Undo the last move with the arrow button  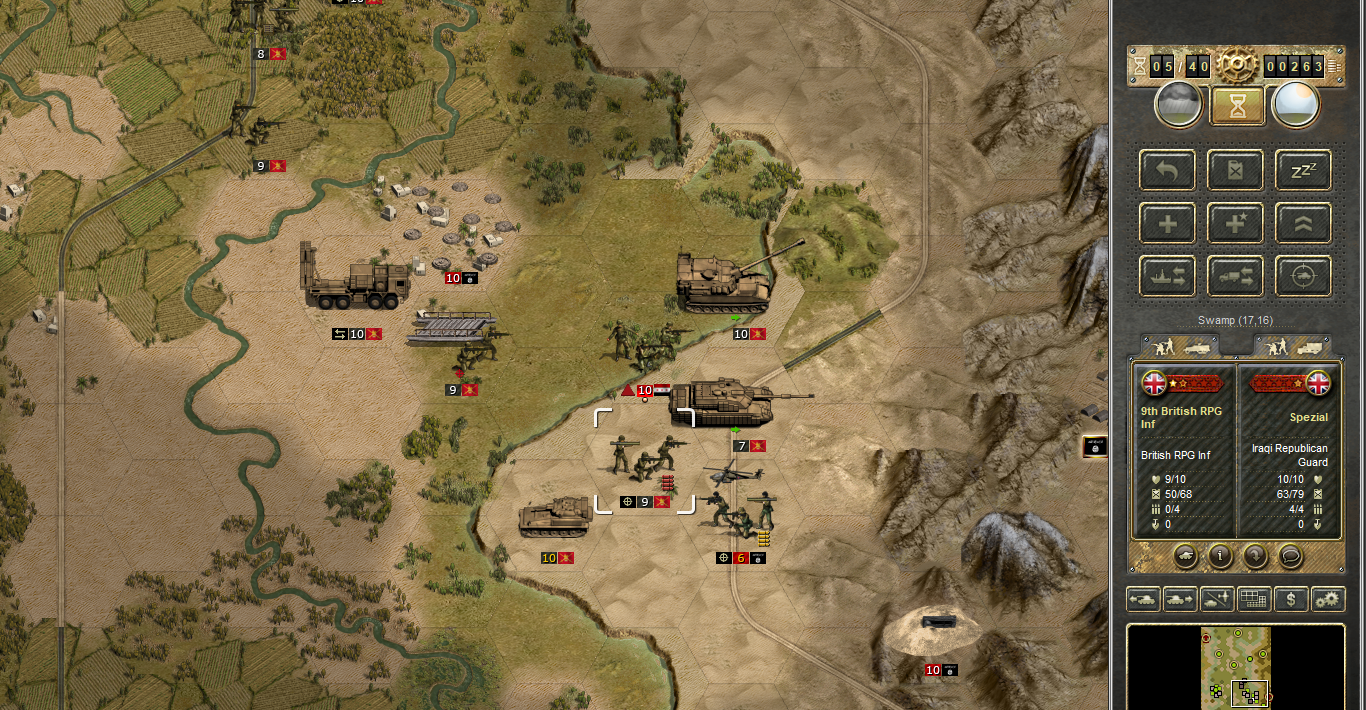(1168, 170)
